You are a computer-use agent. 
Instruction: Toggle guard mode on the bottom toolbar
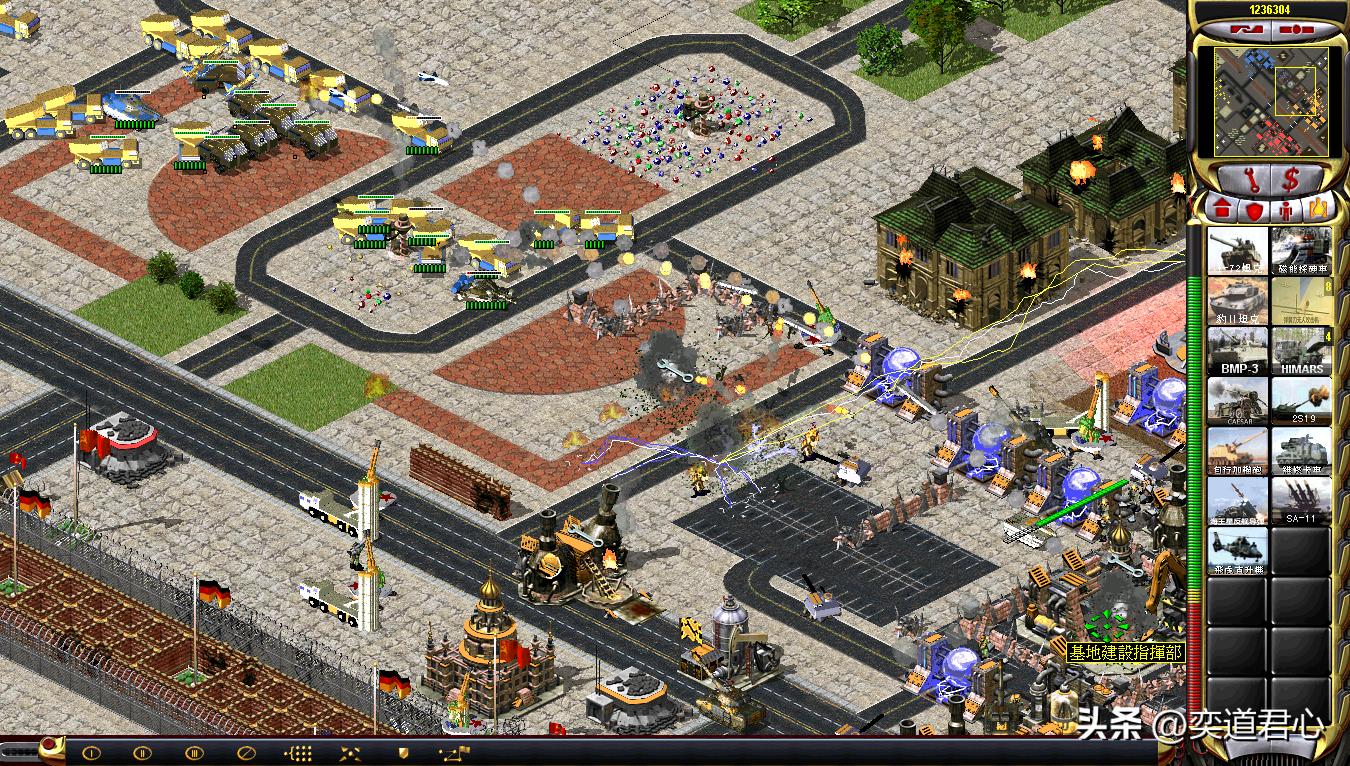pos(404,751)
